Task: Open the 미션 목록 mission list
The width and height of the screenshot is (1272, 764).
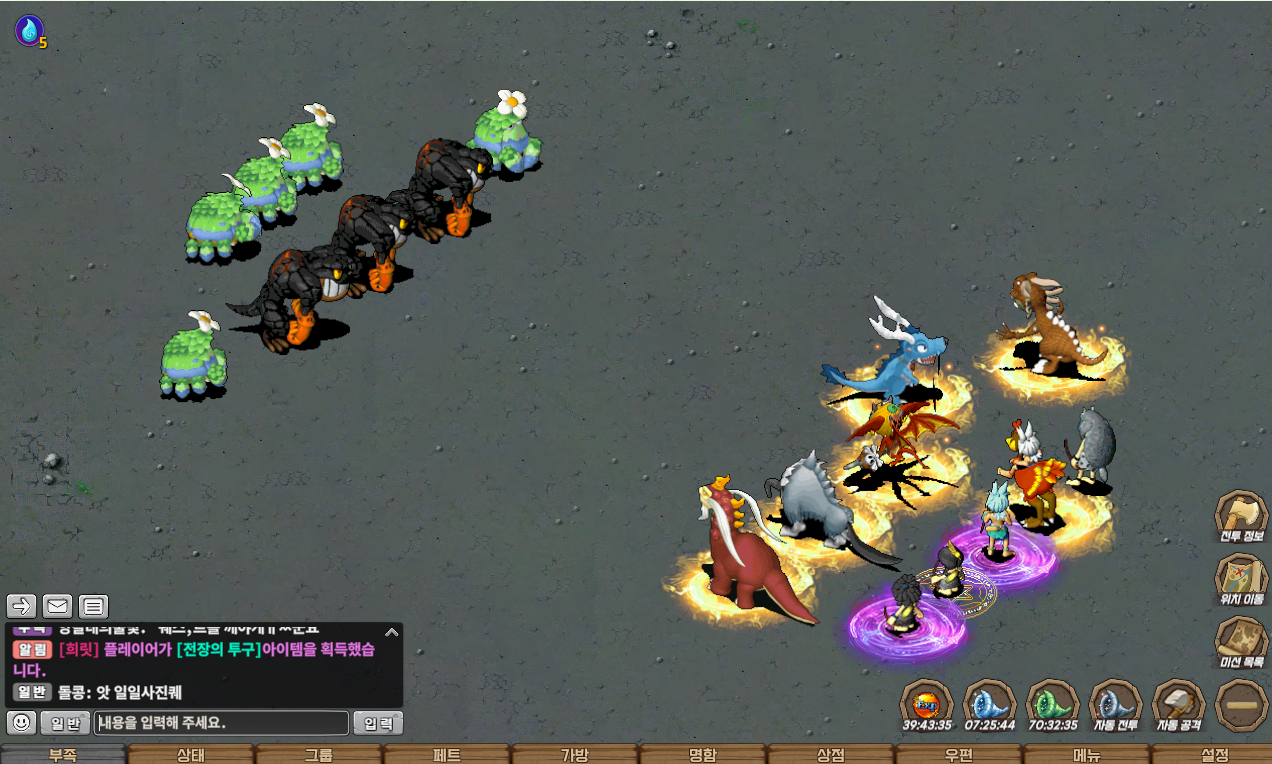Action: tap(1240, 642)
